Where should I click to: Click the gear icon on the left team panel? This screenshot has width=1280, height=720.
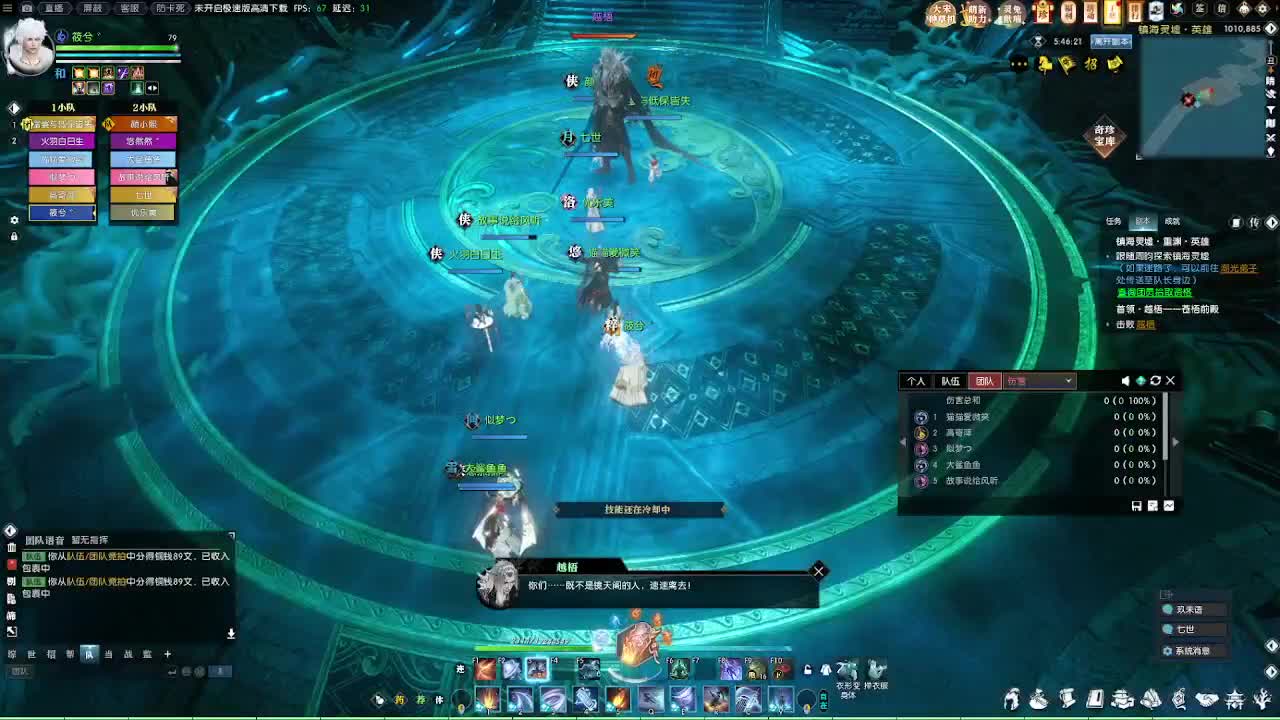(14, 220)
